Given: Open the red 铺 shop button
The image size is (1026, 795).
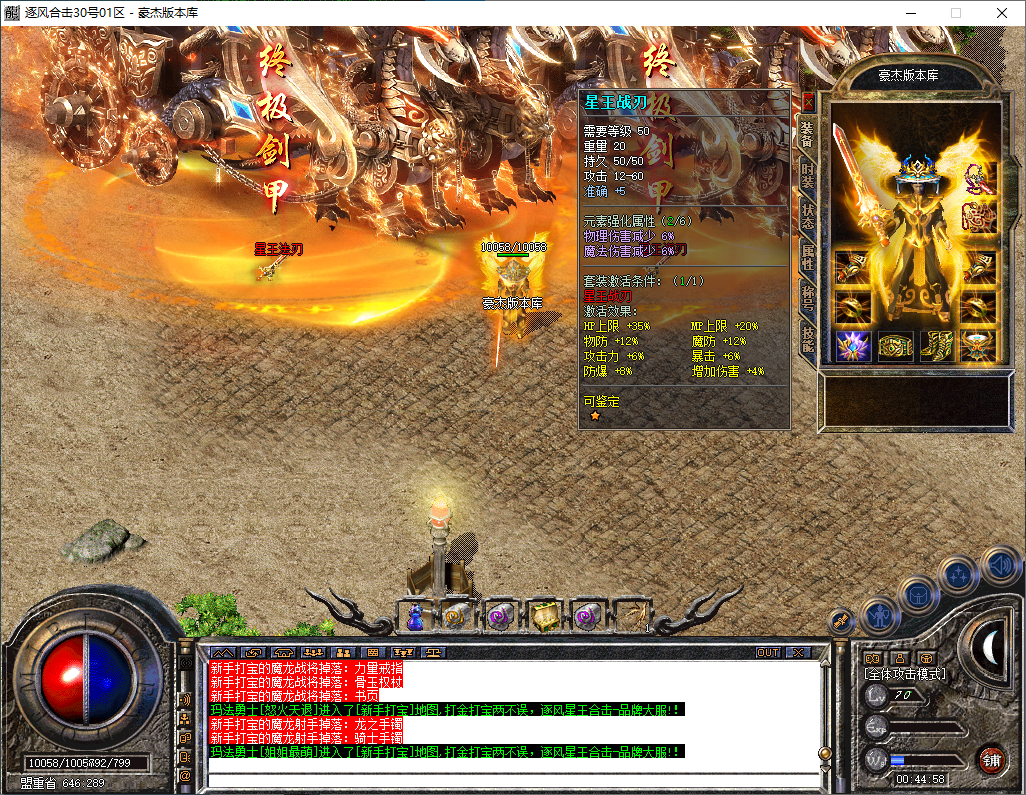Looking at the screenshot, I should coord(990,759).
